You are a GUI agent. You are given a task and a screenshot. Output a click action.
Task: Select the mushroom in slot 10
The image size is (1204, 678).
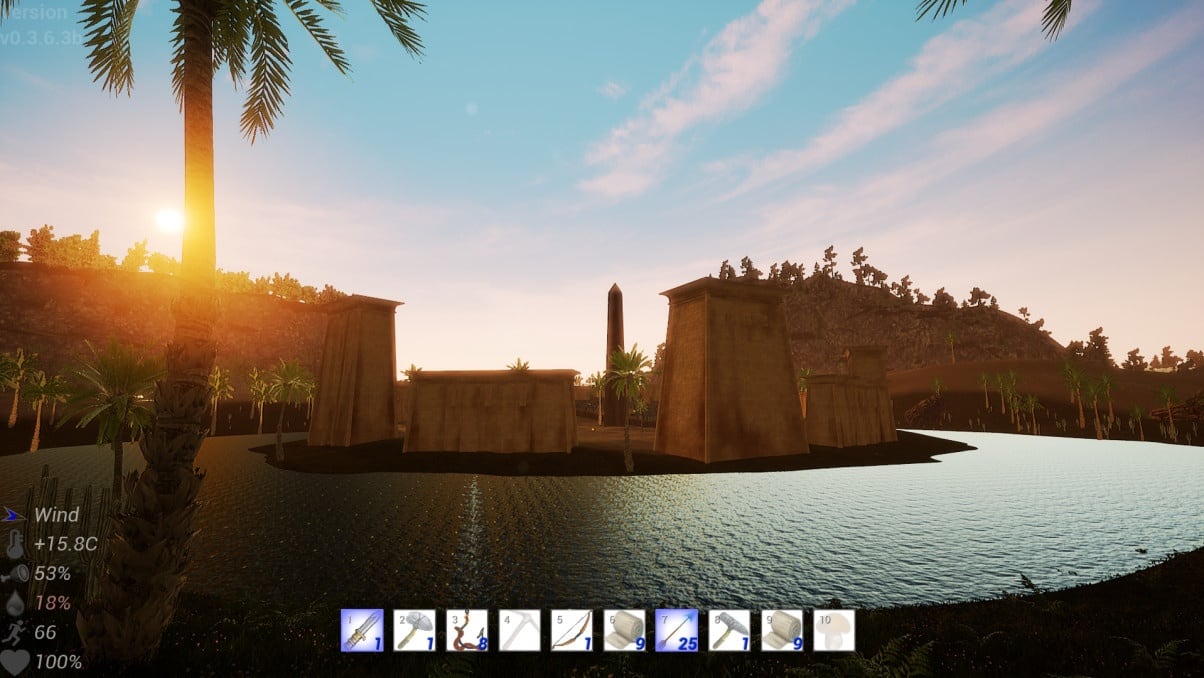coord(834,631)
